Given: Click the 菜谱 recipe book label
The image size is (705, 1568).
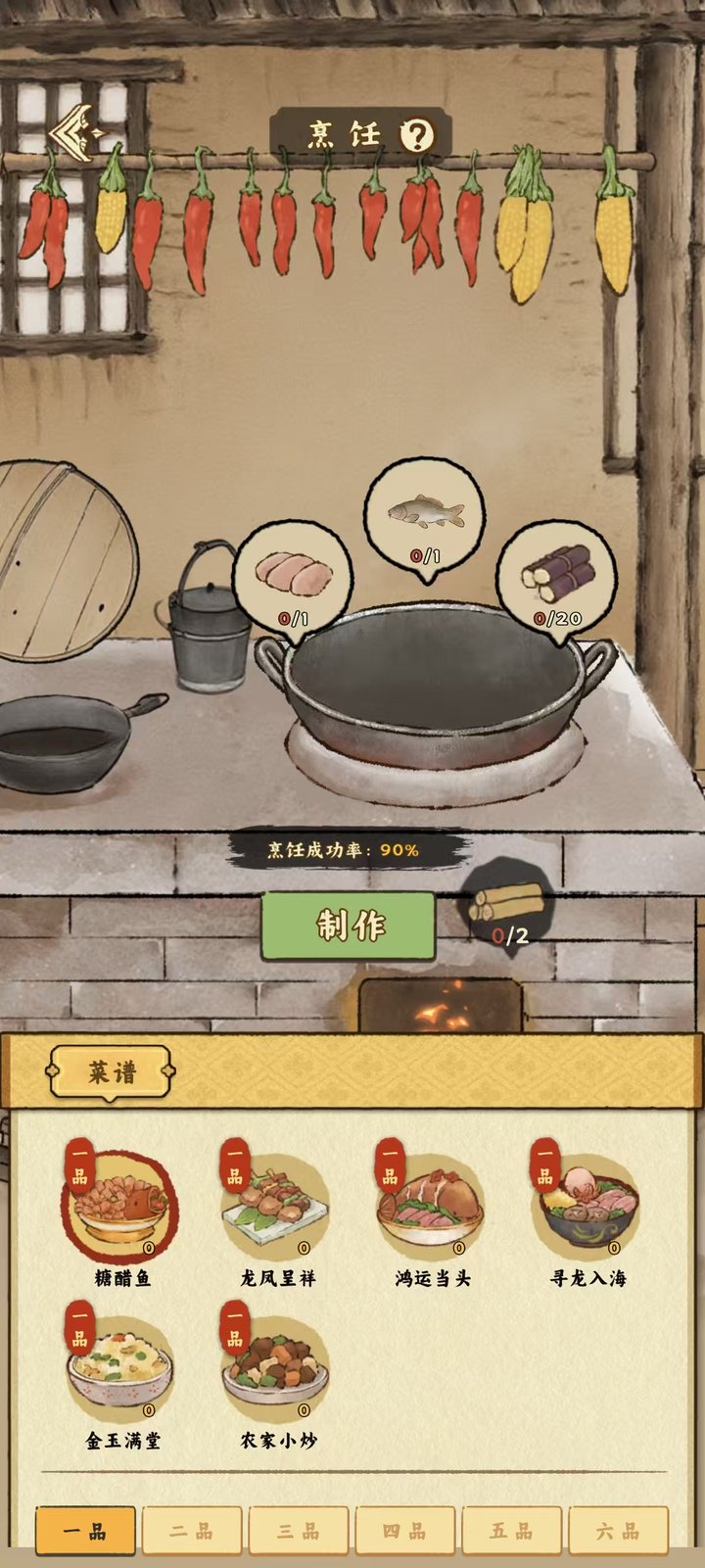Looking at the screenshot, I should (x=112, y=1072).
